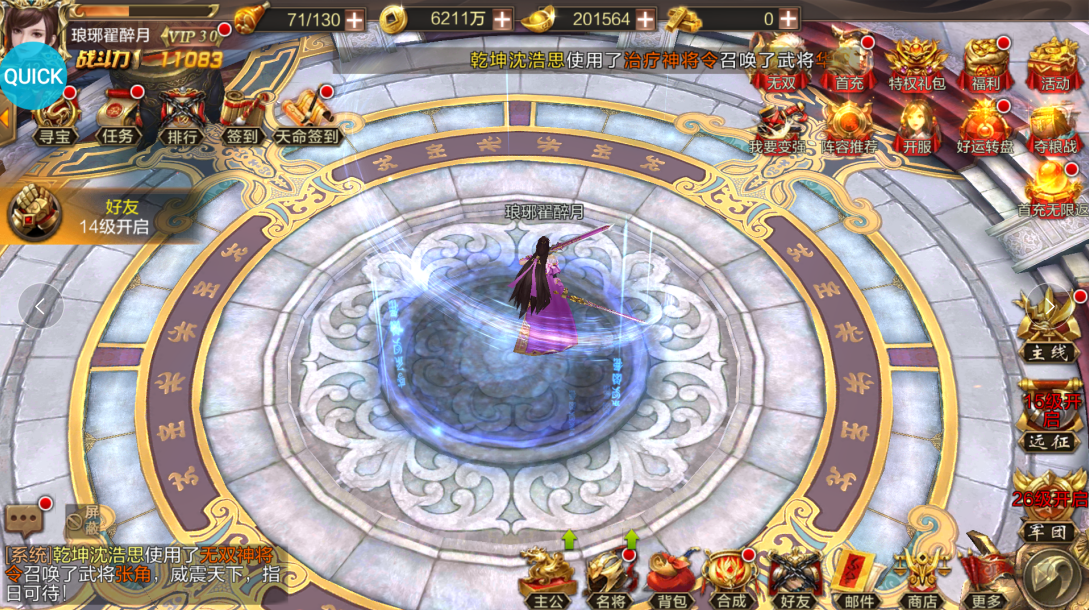
Task: Open the 好运转盘 lucky wheel
Action: click(985, 126)
